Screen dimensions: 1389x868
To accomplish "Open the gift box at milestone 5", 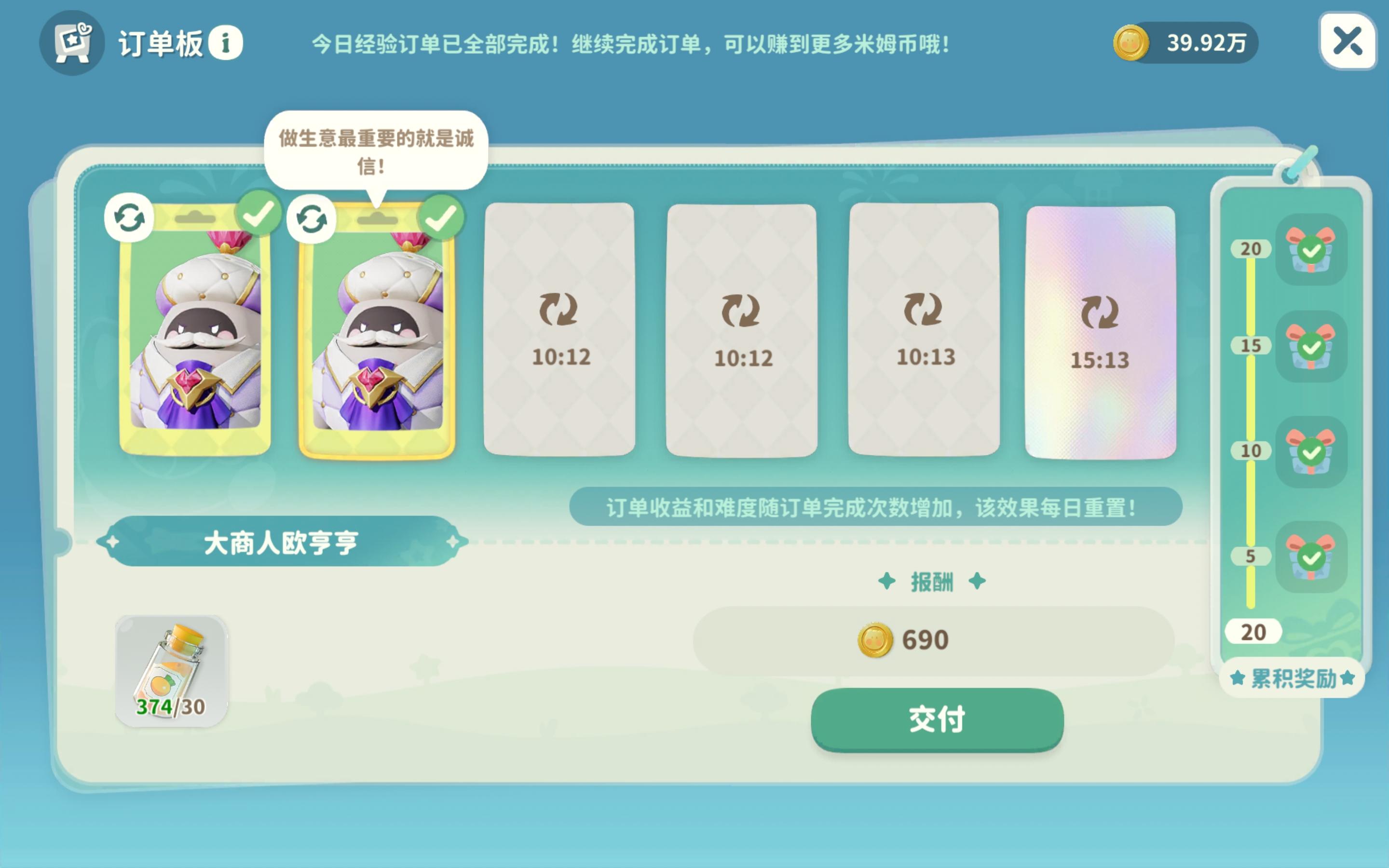I will [1311, 556].
